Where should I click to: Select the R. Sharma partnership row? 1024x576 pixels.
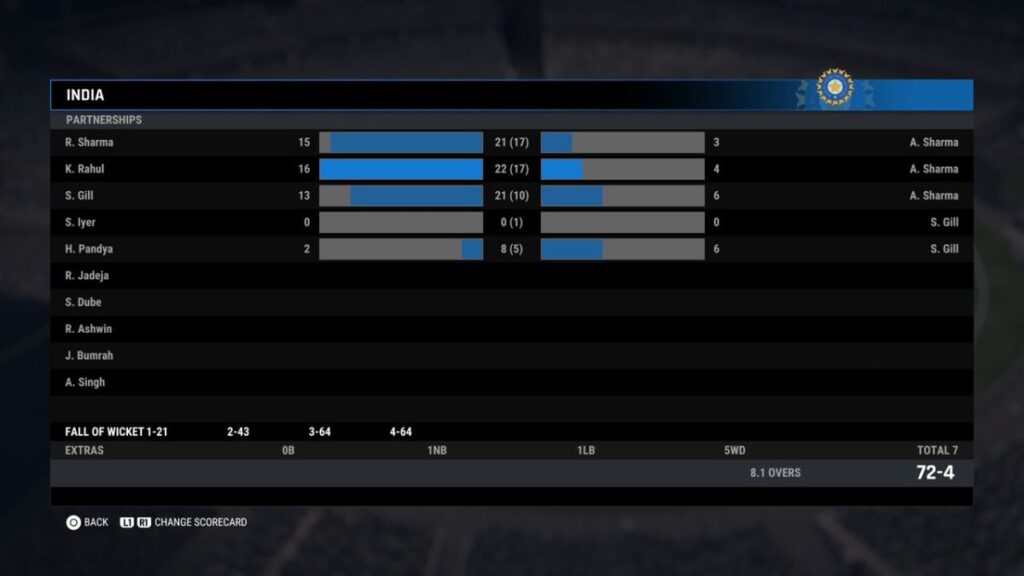[511, 143]
